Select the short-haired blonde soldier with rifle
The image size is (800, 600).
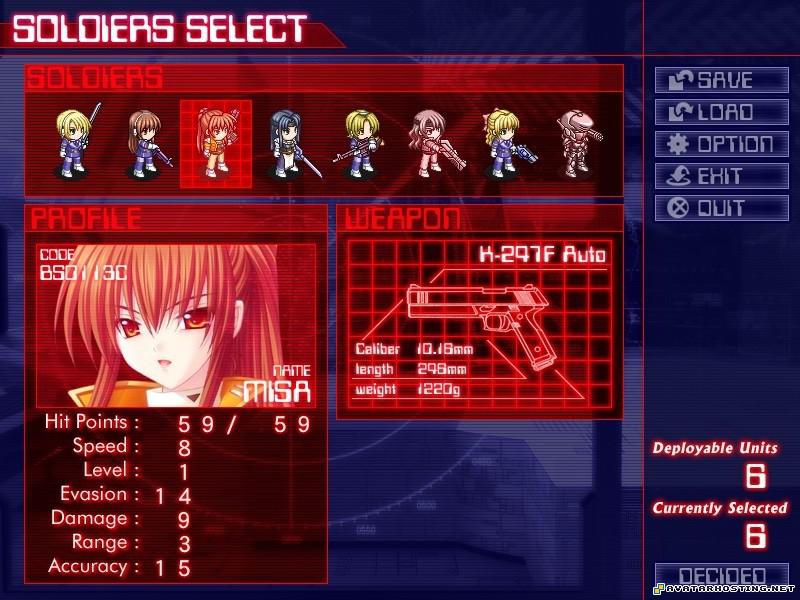click(358, 143)
